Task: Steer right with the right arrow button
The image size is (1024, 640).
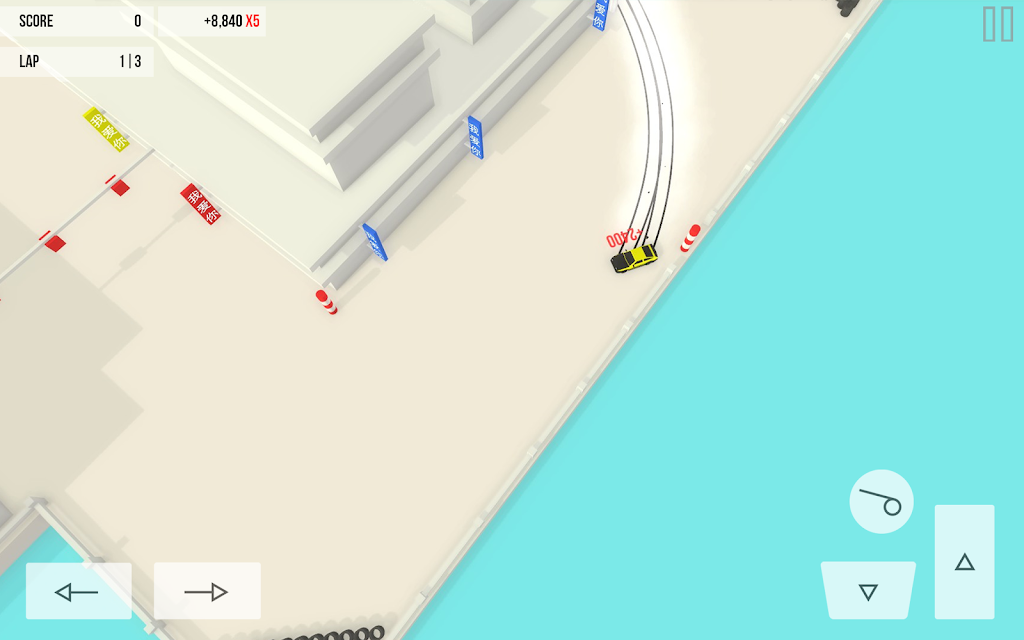Action: pos(207,591)
